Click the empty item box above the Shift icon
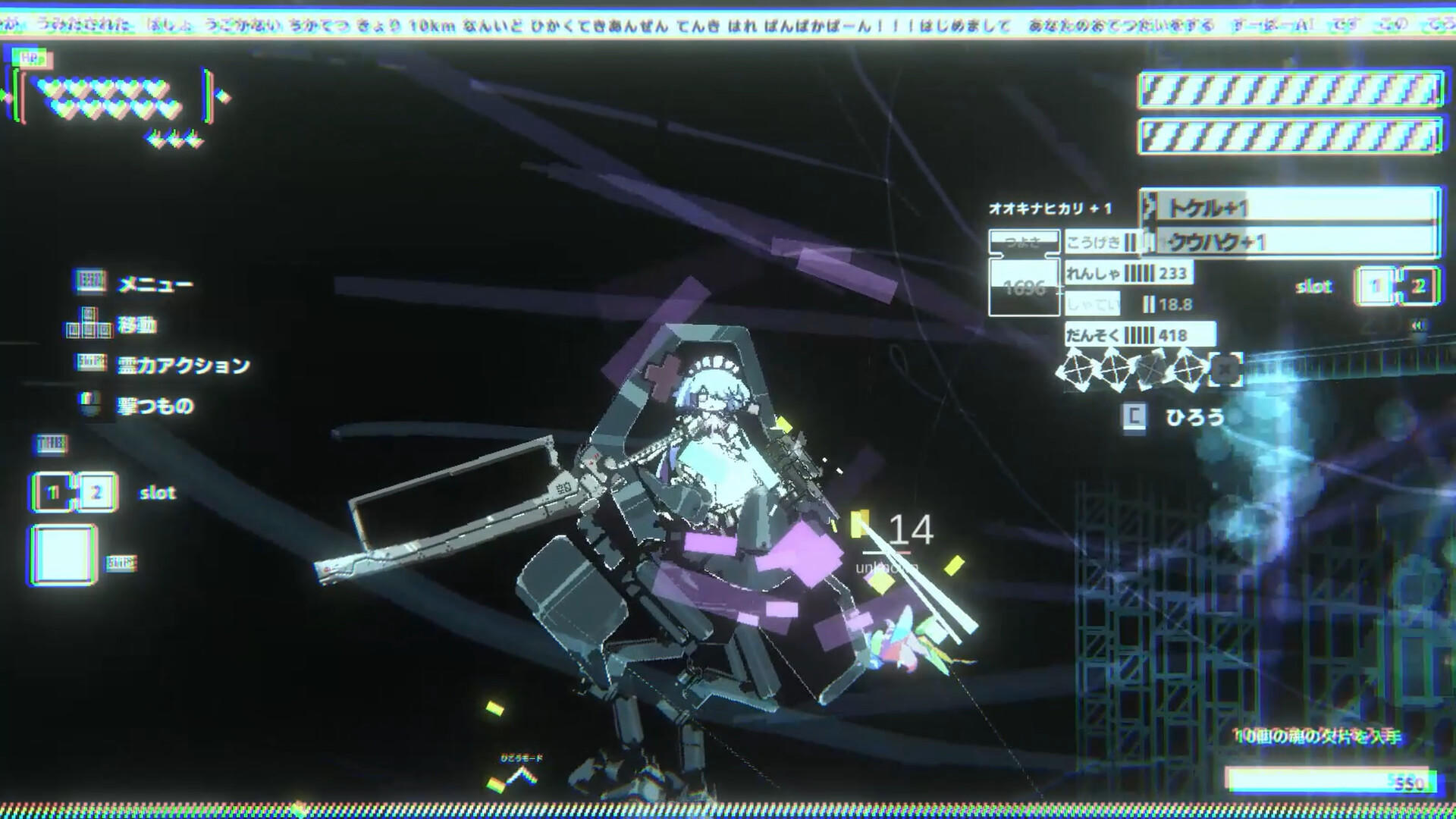 coord(64,551)
